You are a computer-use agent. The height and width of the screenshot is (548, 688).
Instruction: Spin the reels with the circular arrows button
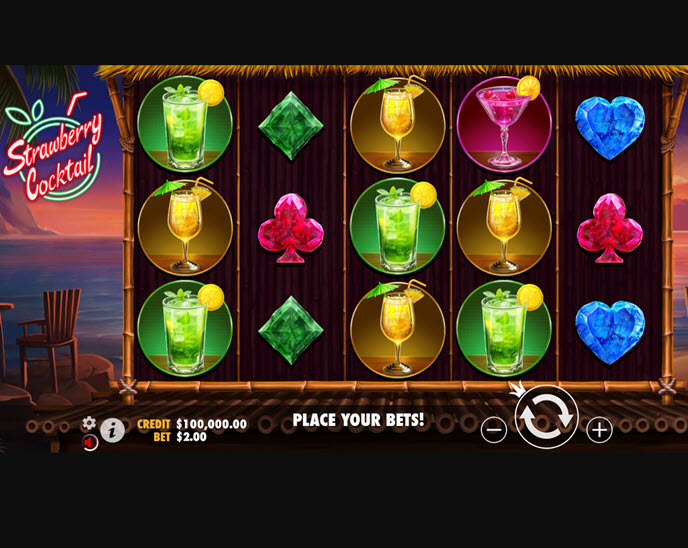(x=546, y=416)
